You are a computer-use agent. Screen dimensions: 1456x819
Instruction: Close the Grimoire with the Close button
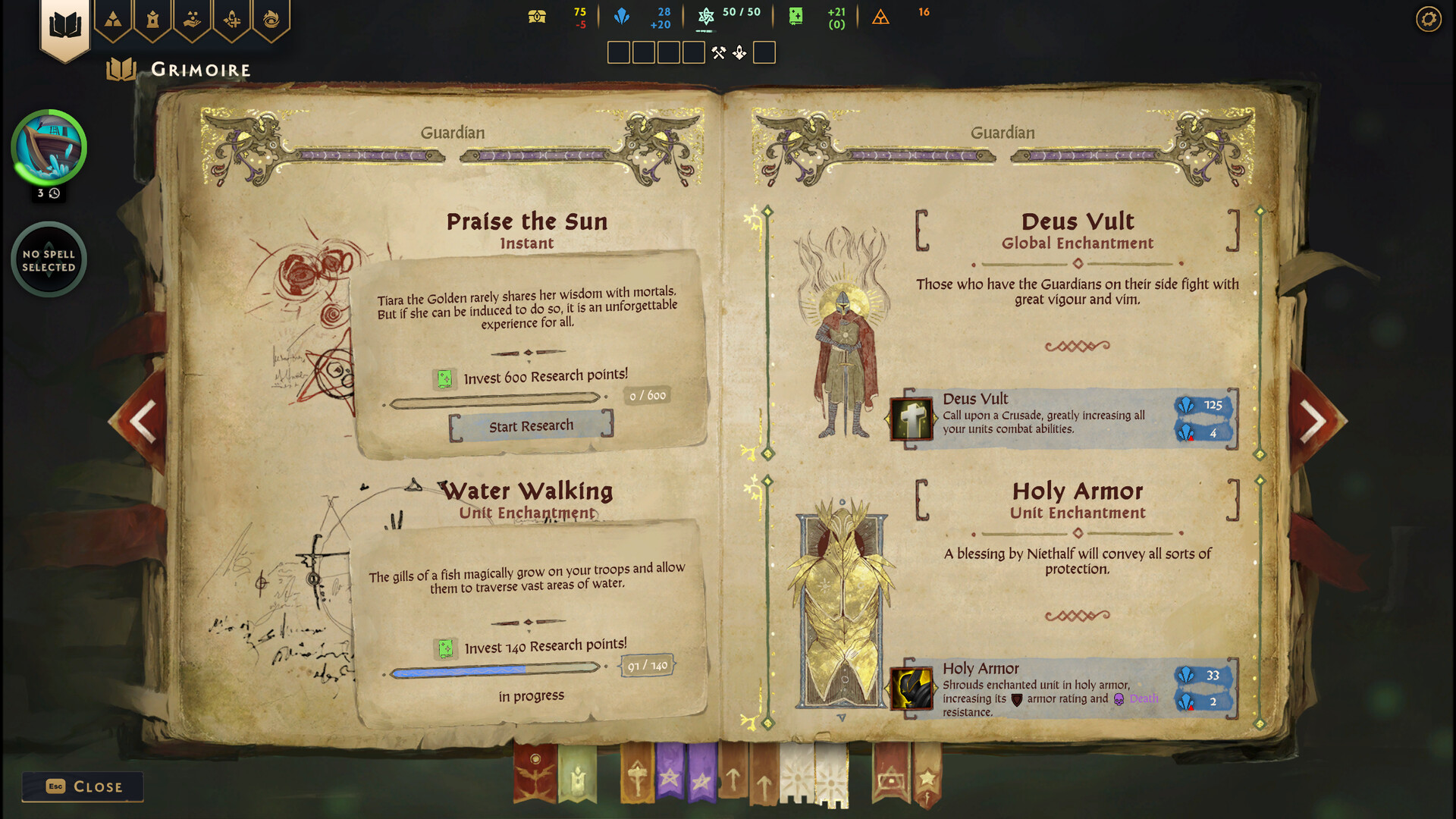82,786
